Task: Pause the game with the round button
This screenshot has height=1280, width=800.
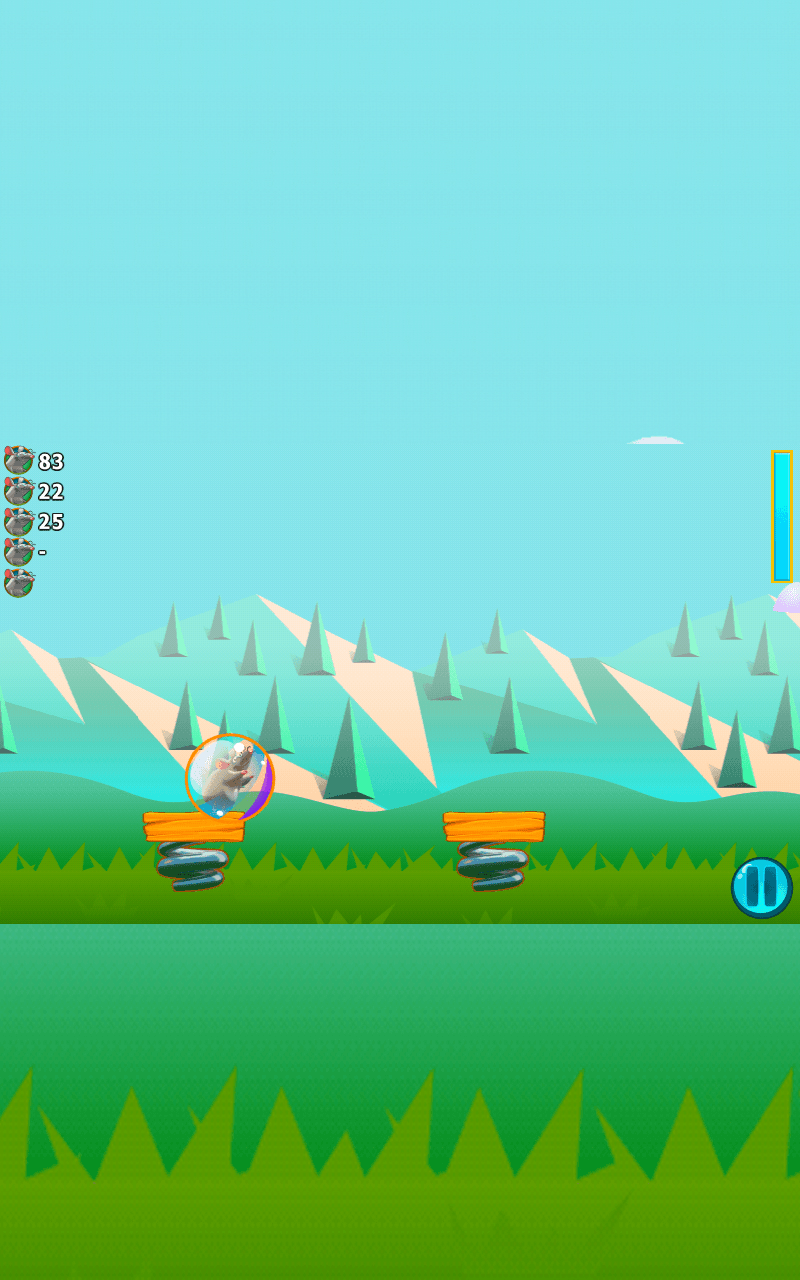Action: (x=761, y=887)
